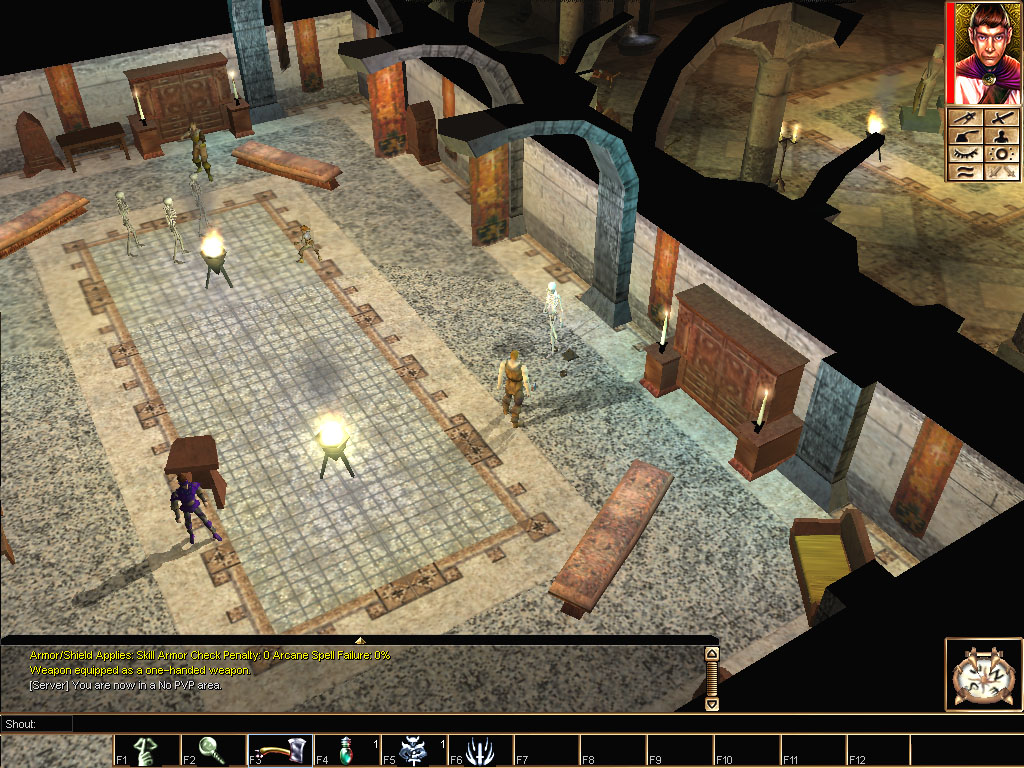Click the chat log scroll-down arrow
Viewport: 1024px width, 768px height.
(x=712, y=704)
